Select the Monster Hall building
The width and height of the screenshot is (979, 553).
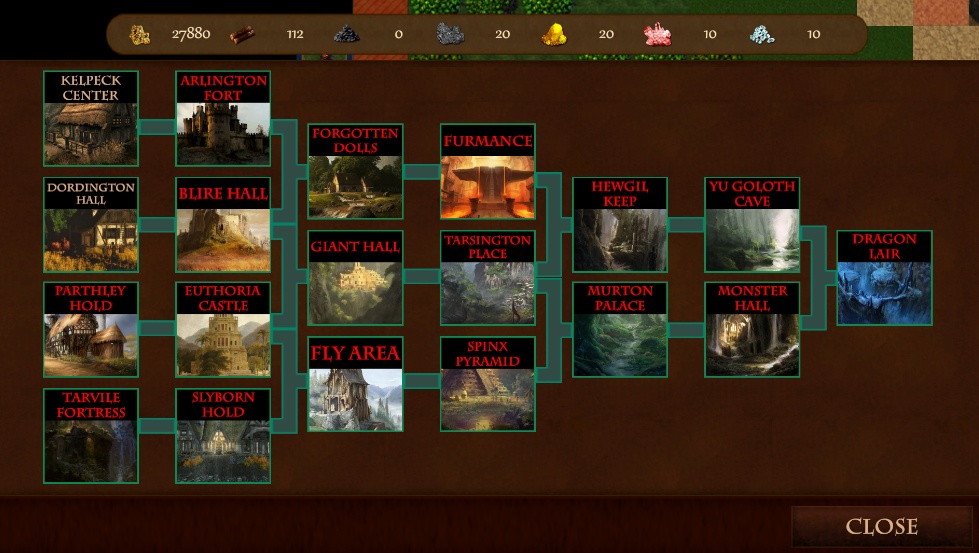click(x=752, y=330)
